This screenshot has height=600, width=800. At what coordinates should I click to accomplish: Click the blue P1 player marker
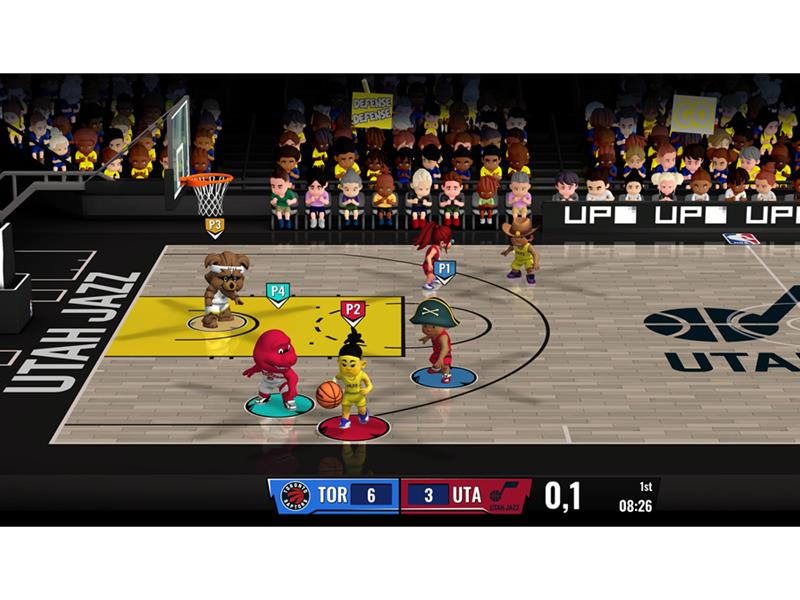coord(445,269)
